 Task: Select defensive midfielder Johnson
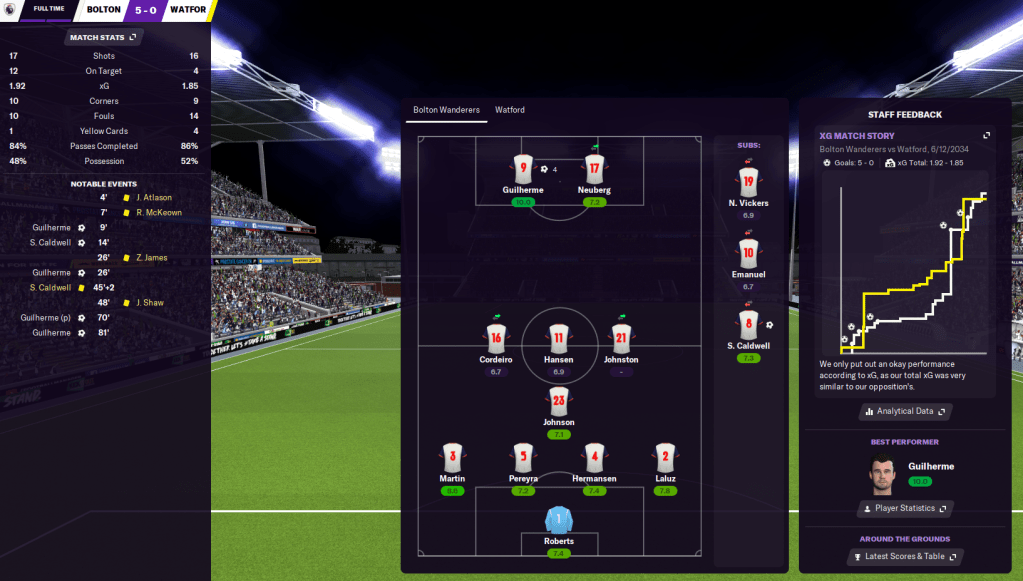pyautogui.click(x=558, y=402)
